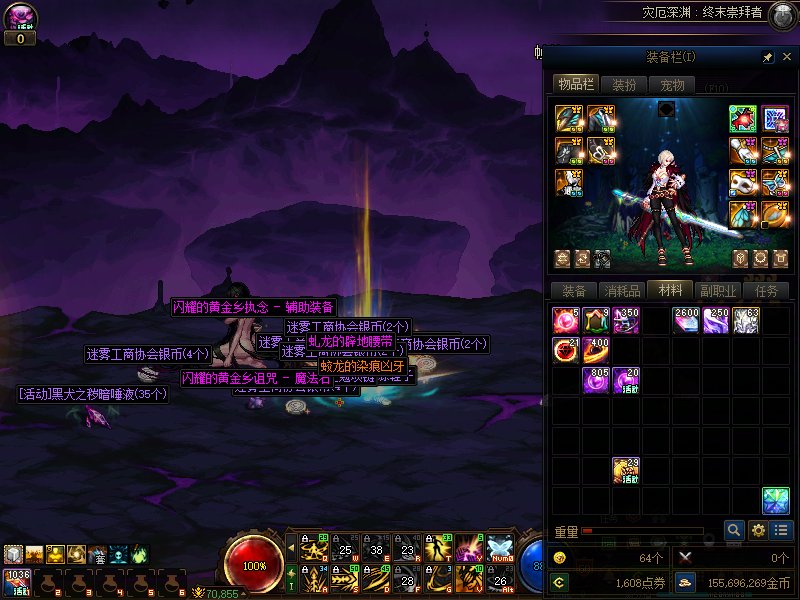Screen dimensions: 800x600
Task: Click the item stack showing 400
Action: 596,350
